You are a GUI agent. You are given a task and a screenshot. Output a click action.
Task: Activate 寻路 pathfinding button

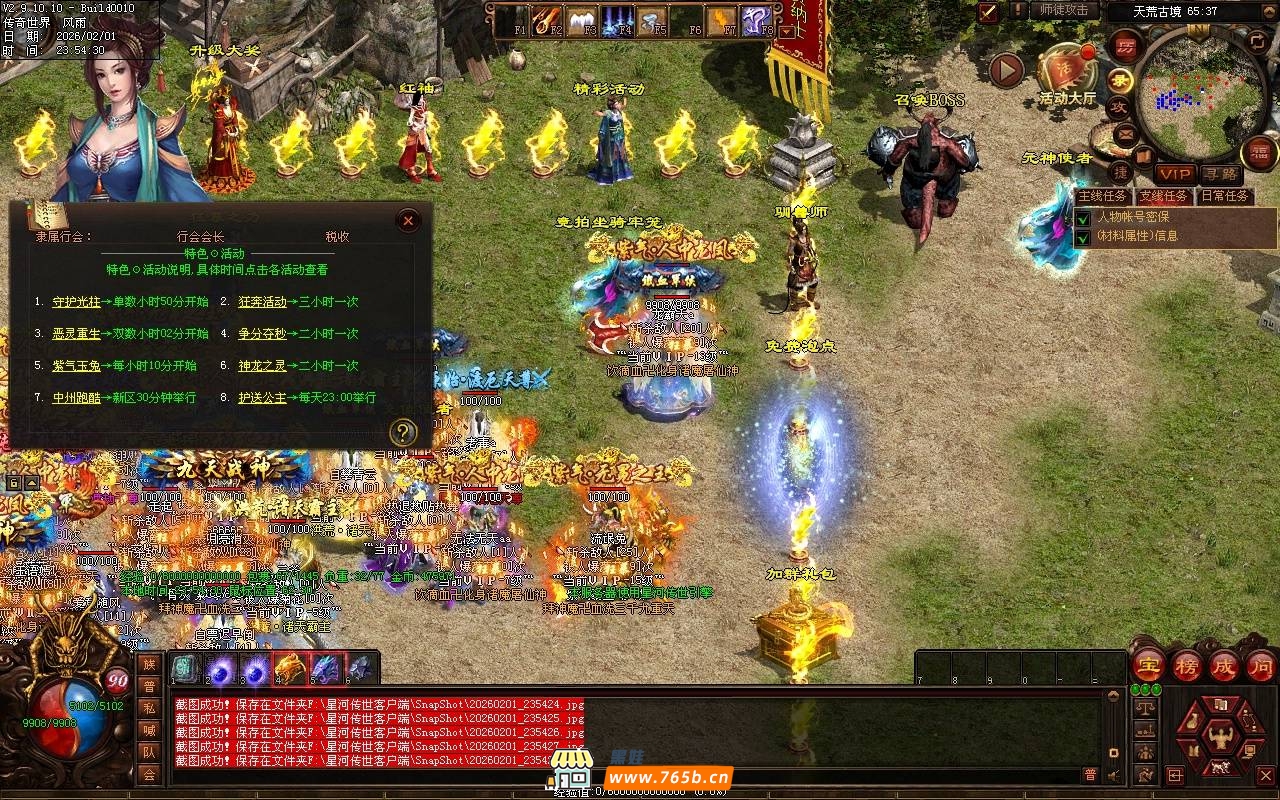click(x=1219, y=174)
